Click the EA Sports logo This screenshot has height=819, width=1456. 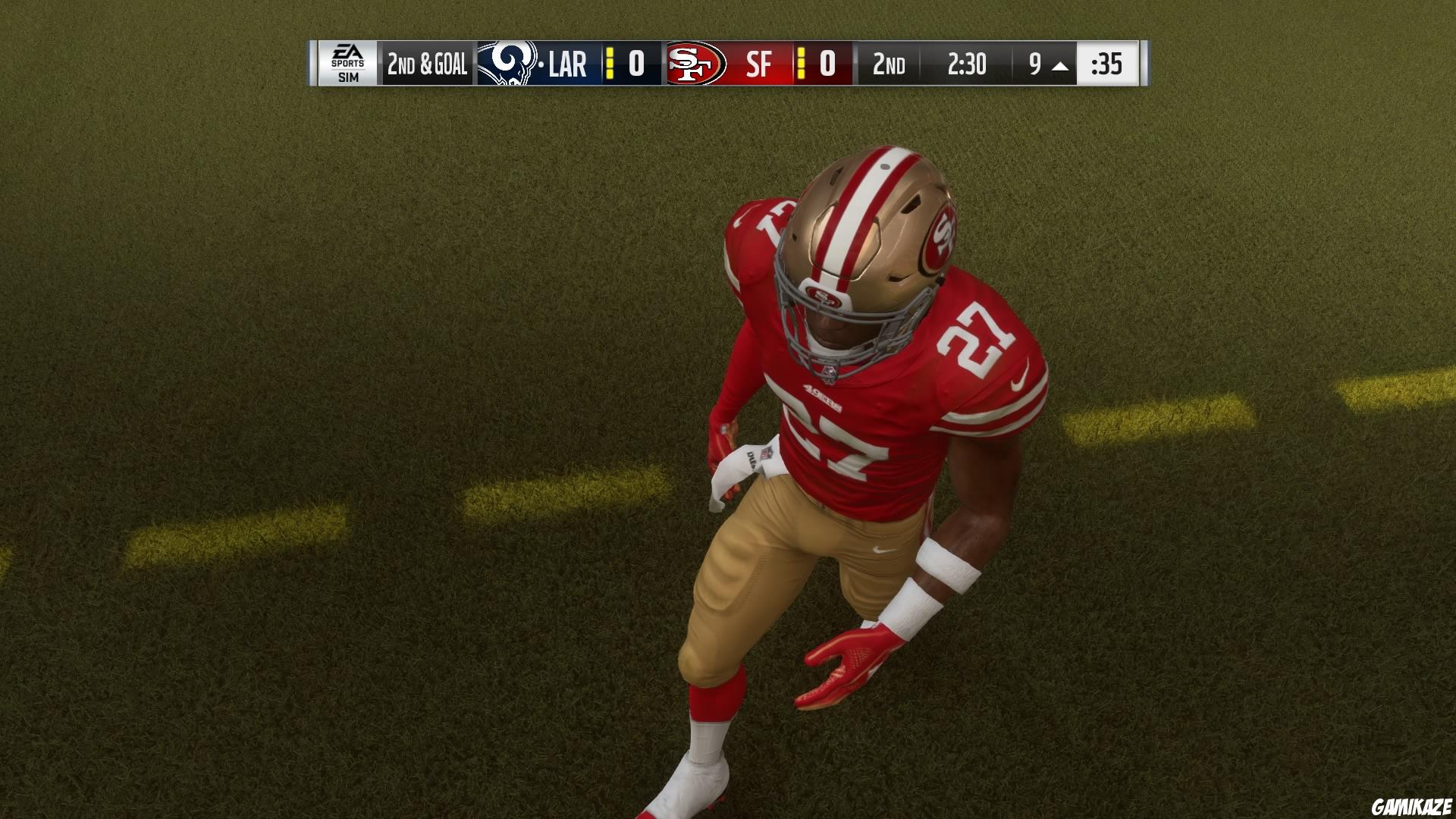[347, 55]
